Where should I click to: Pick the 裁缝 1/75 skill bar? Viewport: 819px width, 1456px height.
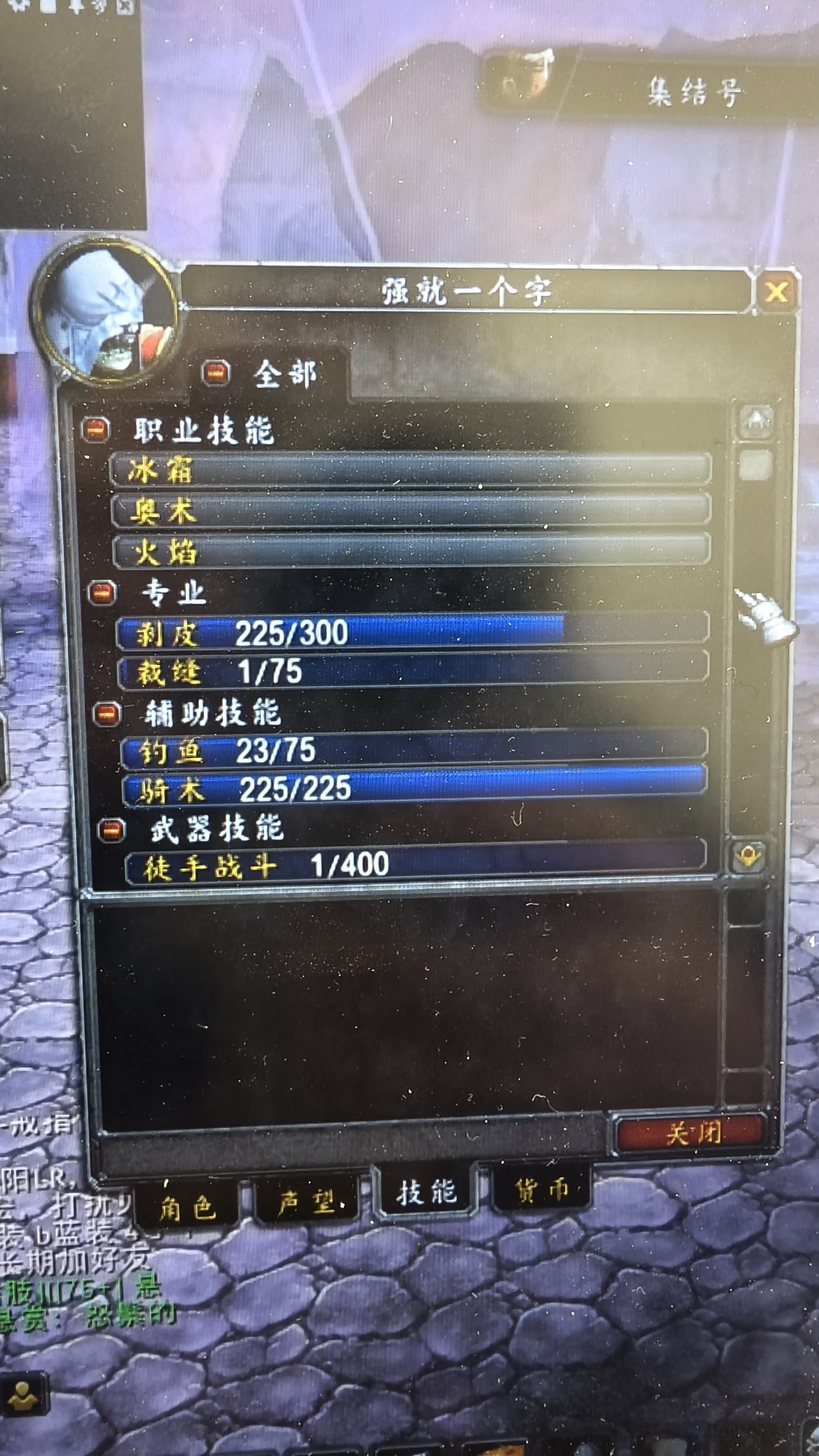(413, 671)
